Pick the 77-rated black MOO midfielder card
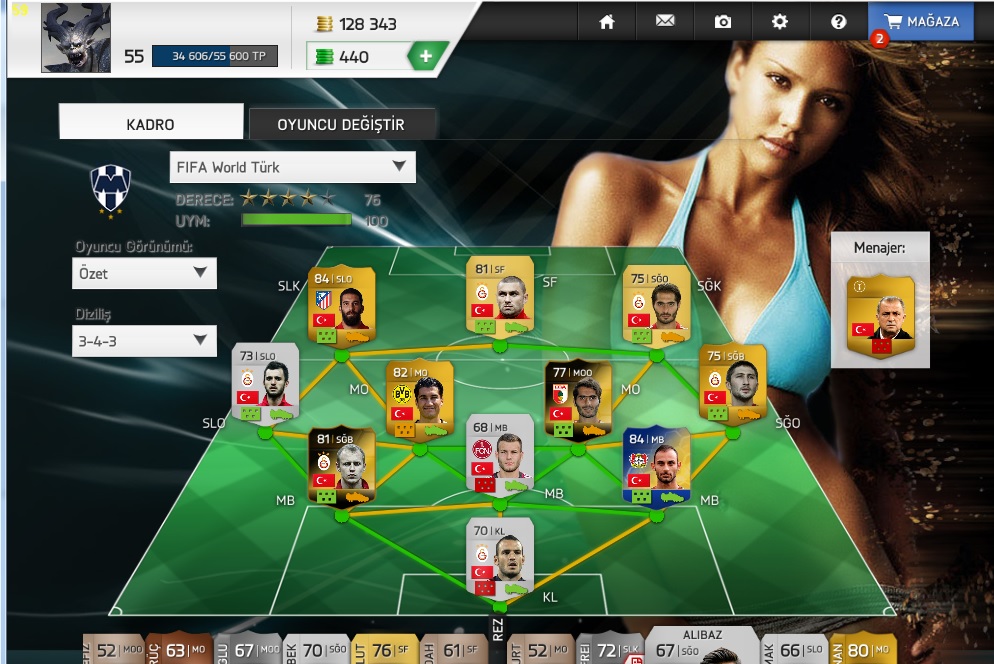The width and height of the screenshot is (994, 664). (578, 397)
